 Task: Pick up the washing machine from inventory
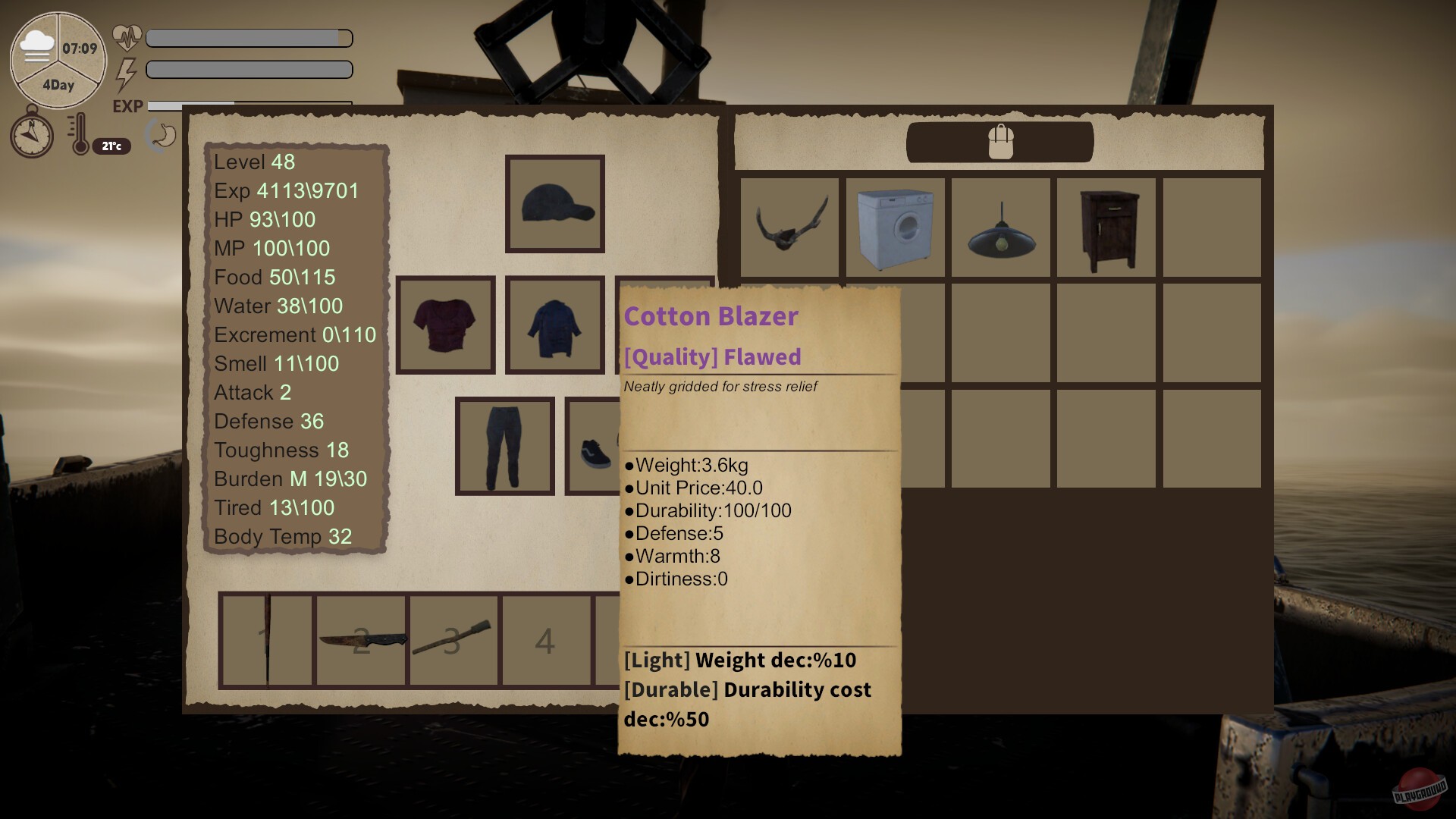click(x=895, y=227)
